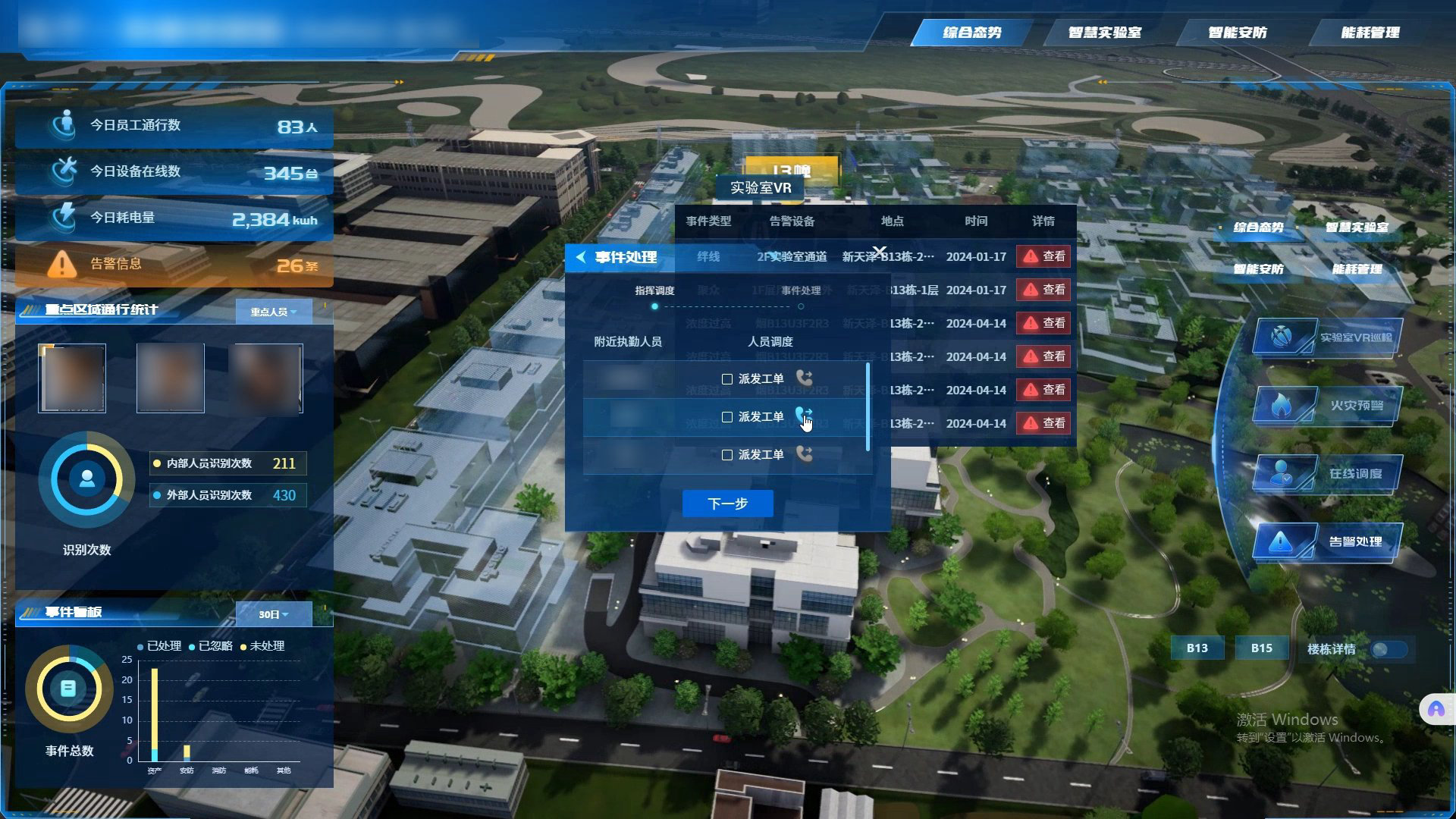Viewport: 1456px width, 819px height.
Task: Open the 告警信息 alert card
Action: 174,265
